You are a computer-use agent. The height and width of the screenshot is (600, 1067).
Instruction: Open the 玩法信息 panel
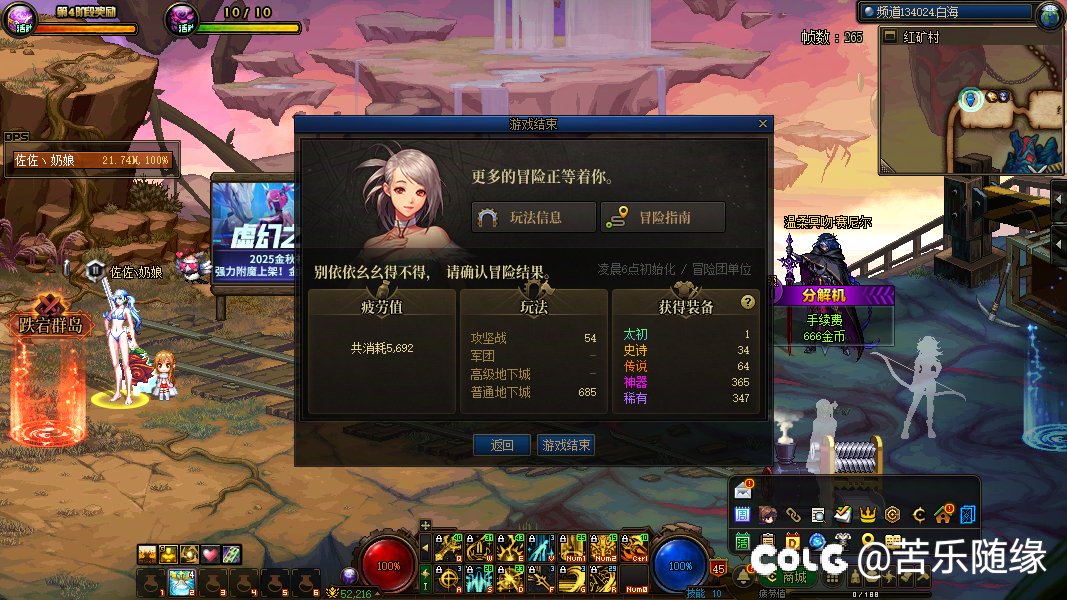pos(533,217)
